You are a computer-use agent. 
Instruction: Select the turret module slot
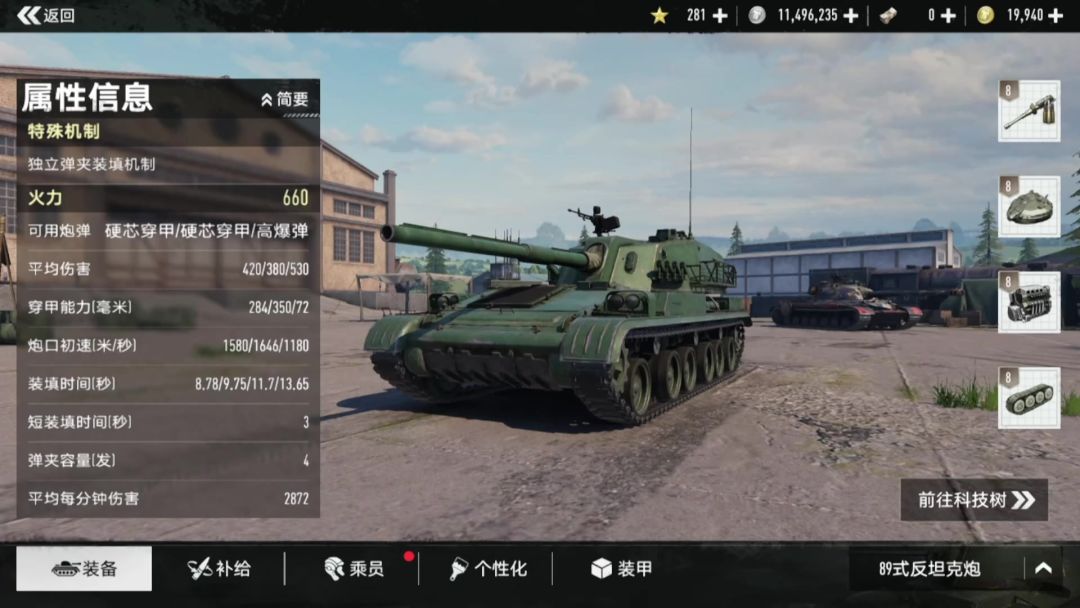coord(1029,207)
